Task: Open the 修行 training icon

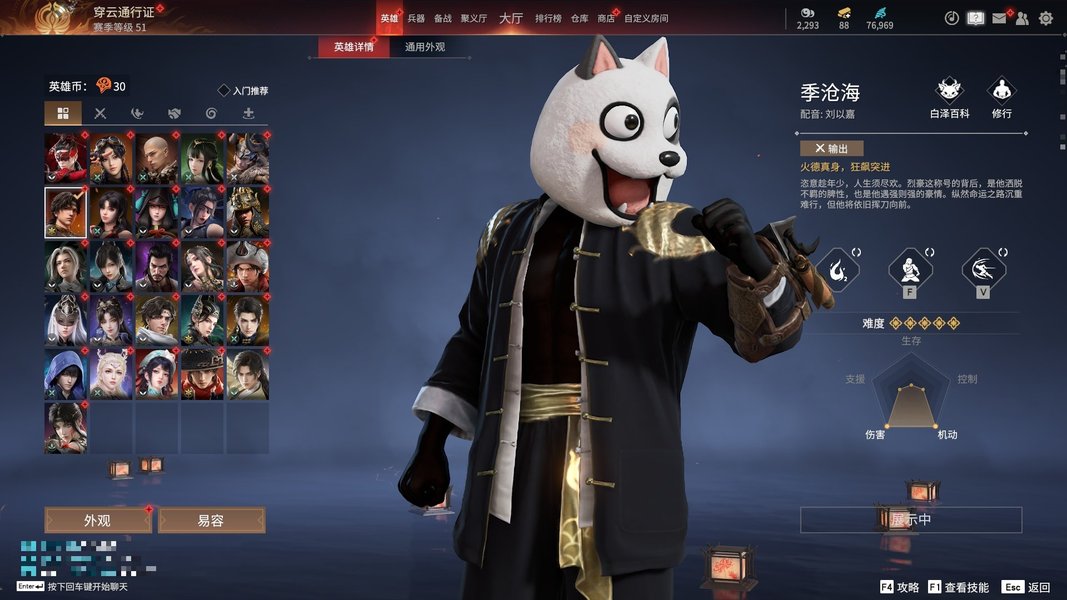Action: (x=1001, y=98)
